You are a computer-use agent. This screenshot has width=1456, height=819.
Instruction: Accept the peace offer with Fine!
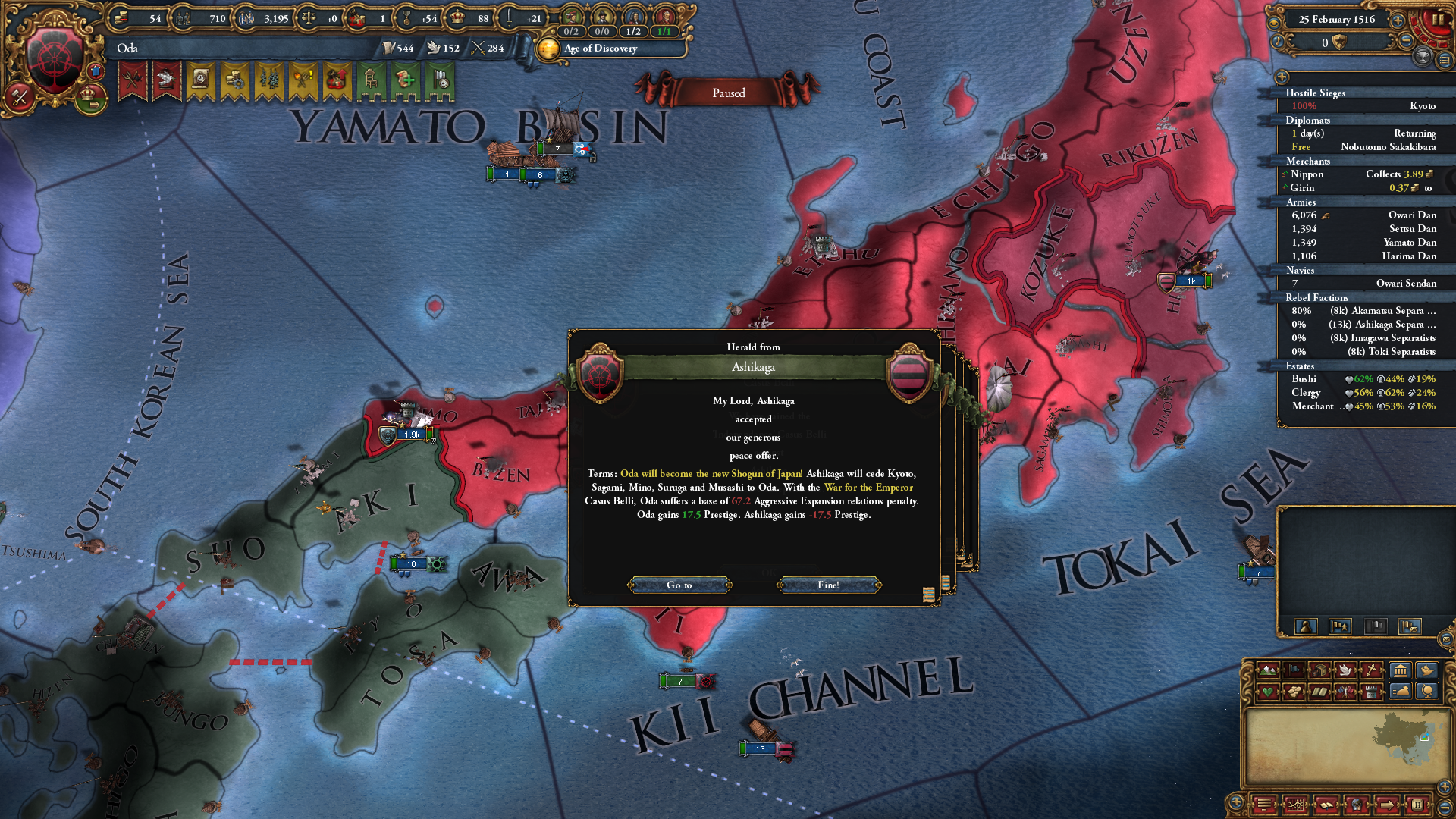pos(827,585)
